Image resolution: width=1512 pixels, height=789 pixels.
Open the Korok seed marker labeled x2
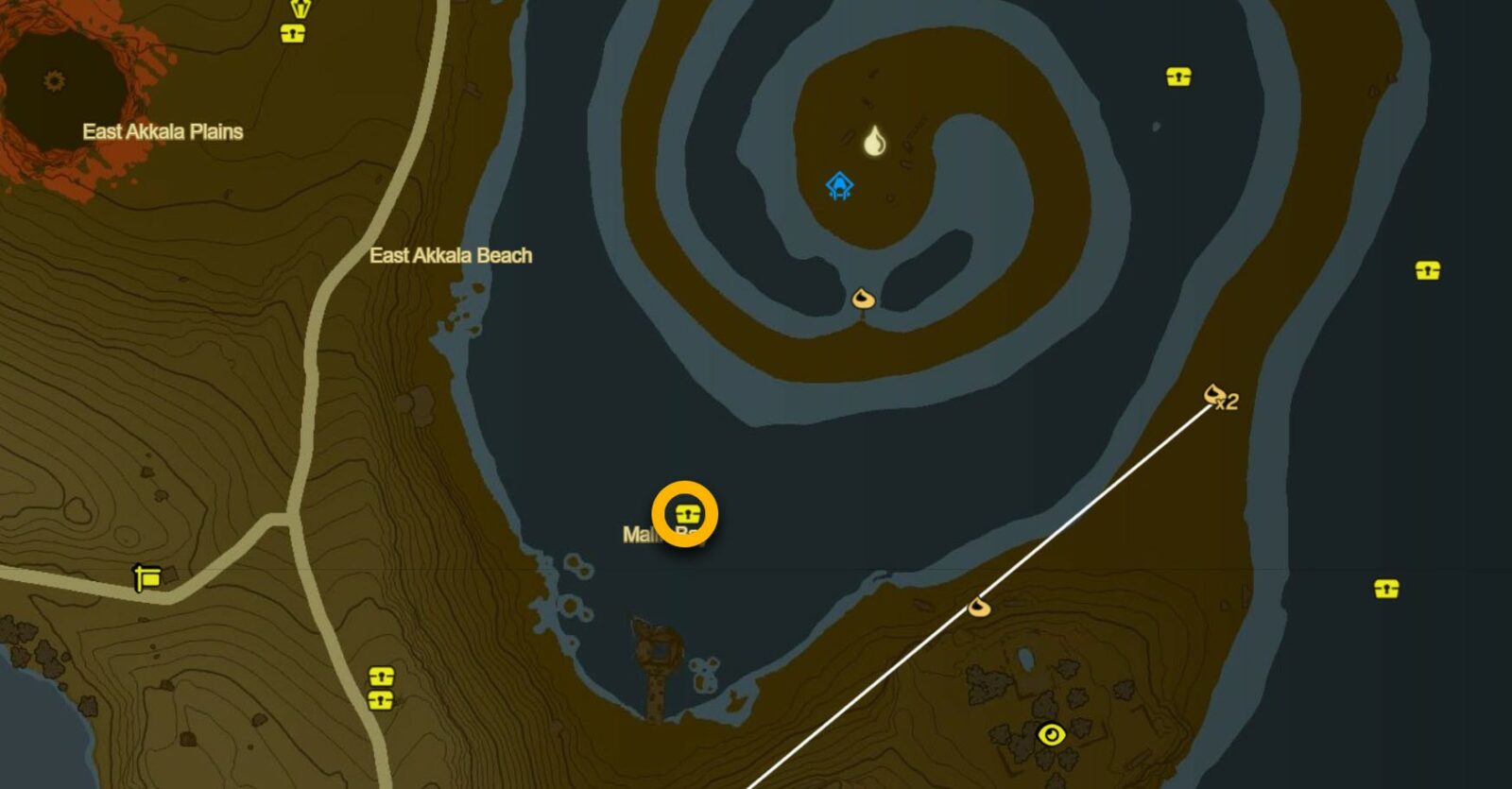1215,393
